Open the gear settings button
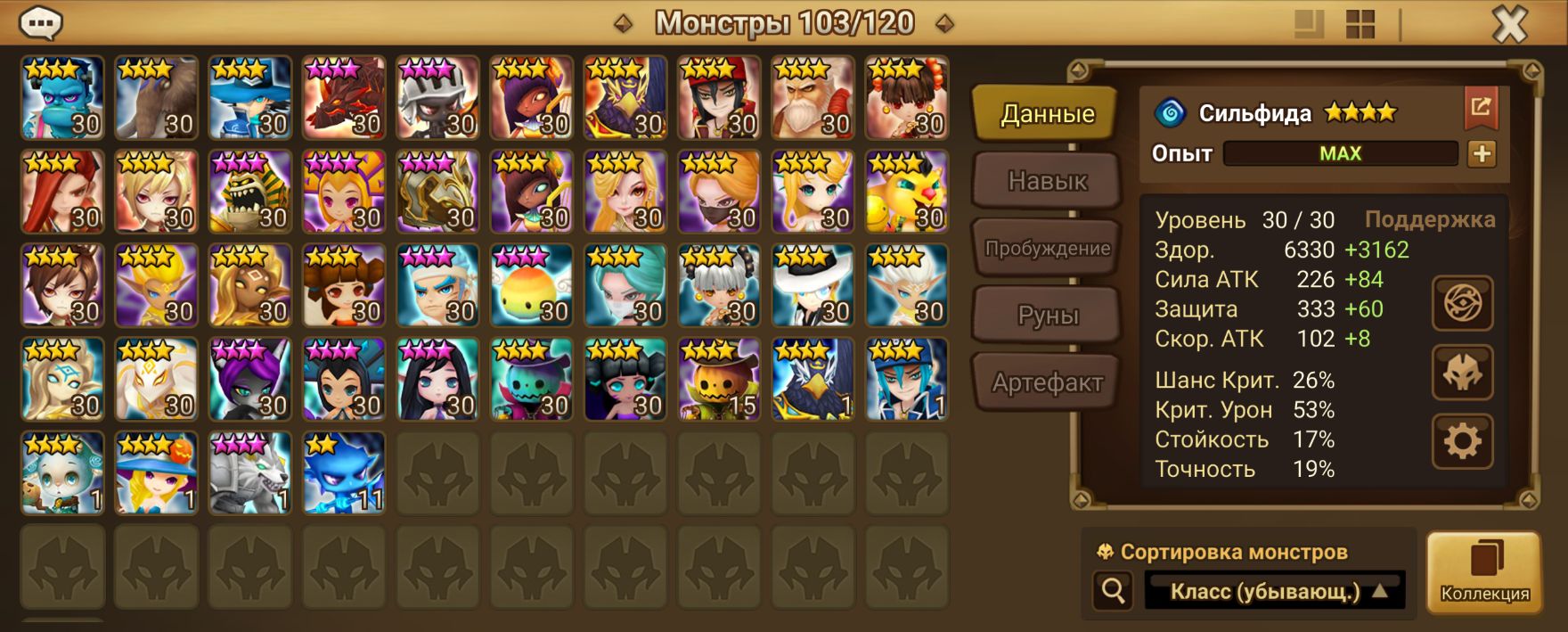Screen dimensions: 1568x632 pos(1462,440)
